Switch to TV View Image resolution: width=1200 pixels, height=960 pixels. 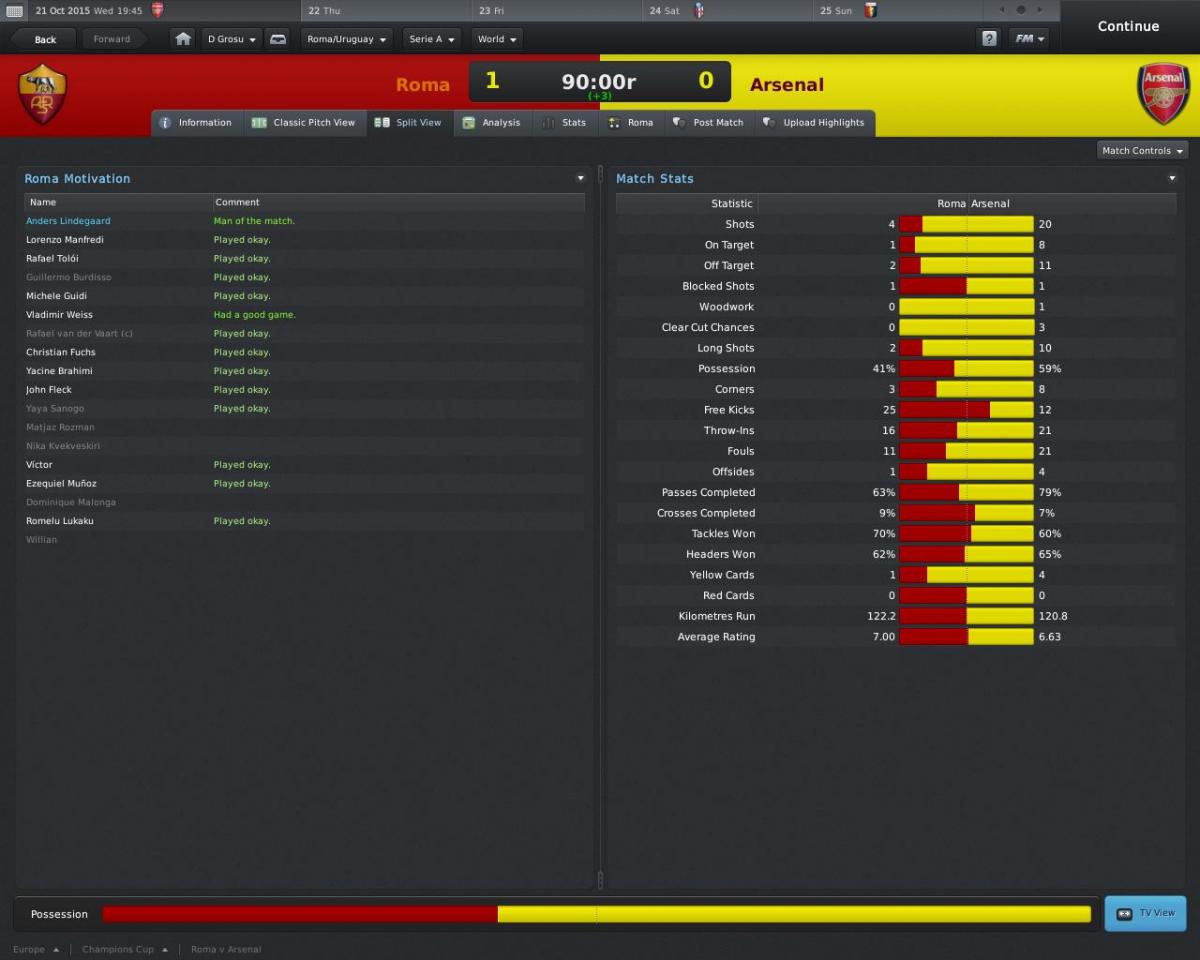(1145, 914)
